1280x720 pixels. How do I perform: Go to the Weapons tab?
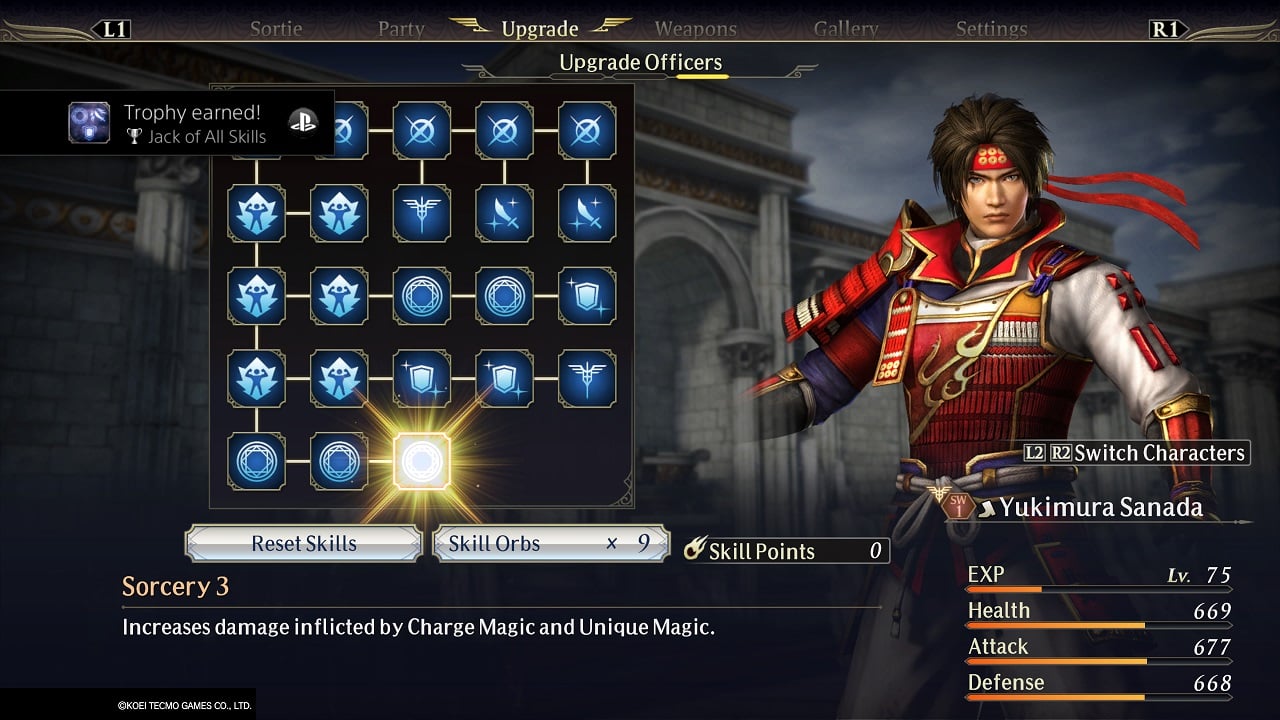click(x=696, y=29)
